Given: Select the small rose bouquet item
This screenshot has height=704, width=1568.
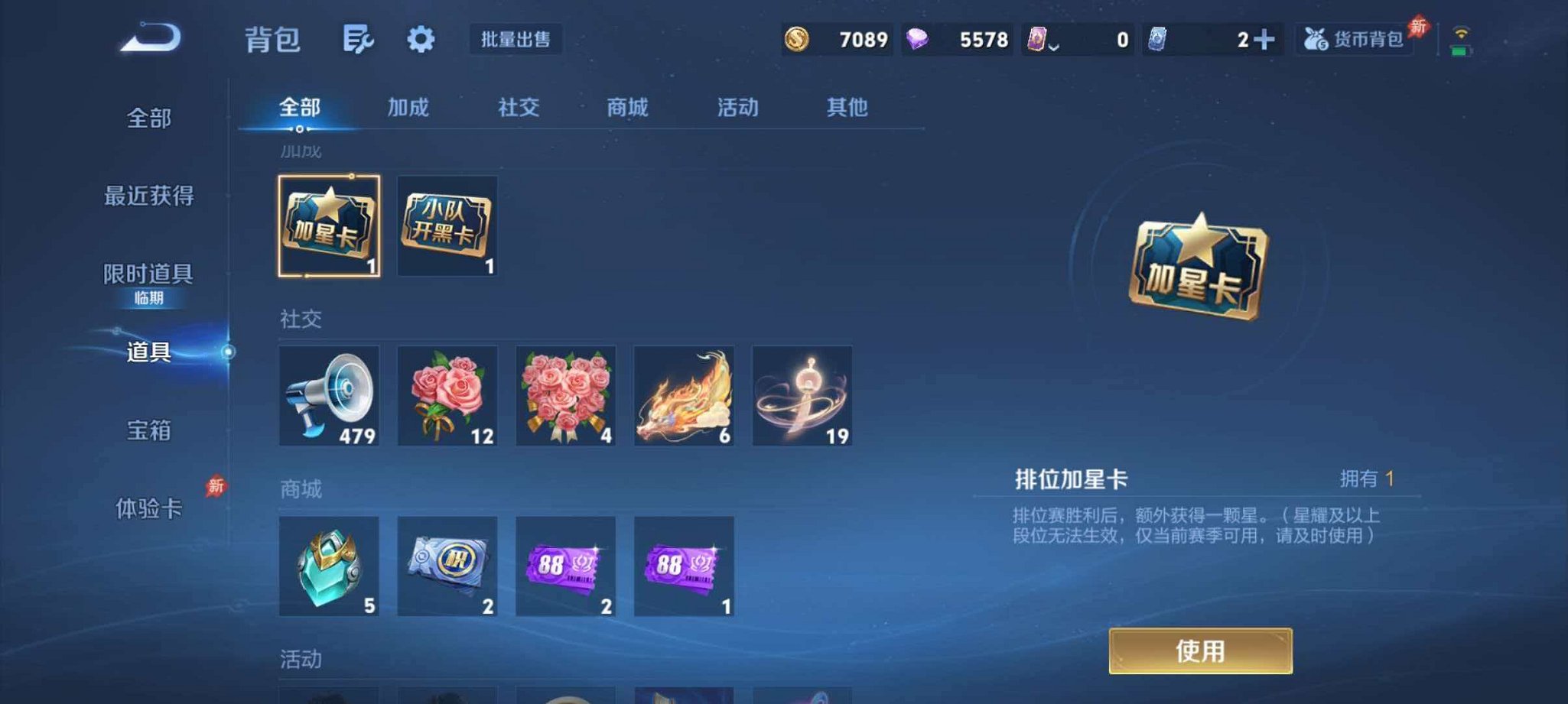Looking at the screenshot, I should 447,395.
